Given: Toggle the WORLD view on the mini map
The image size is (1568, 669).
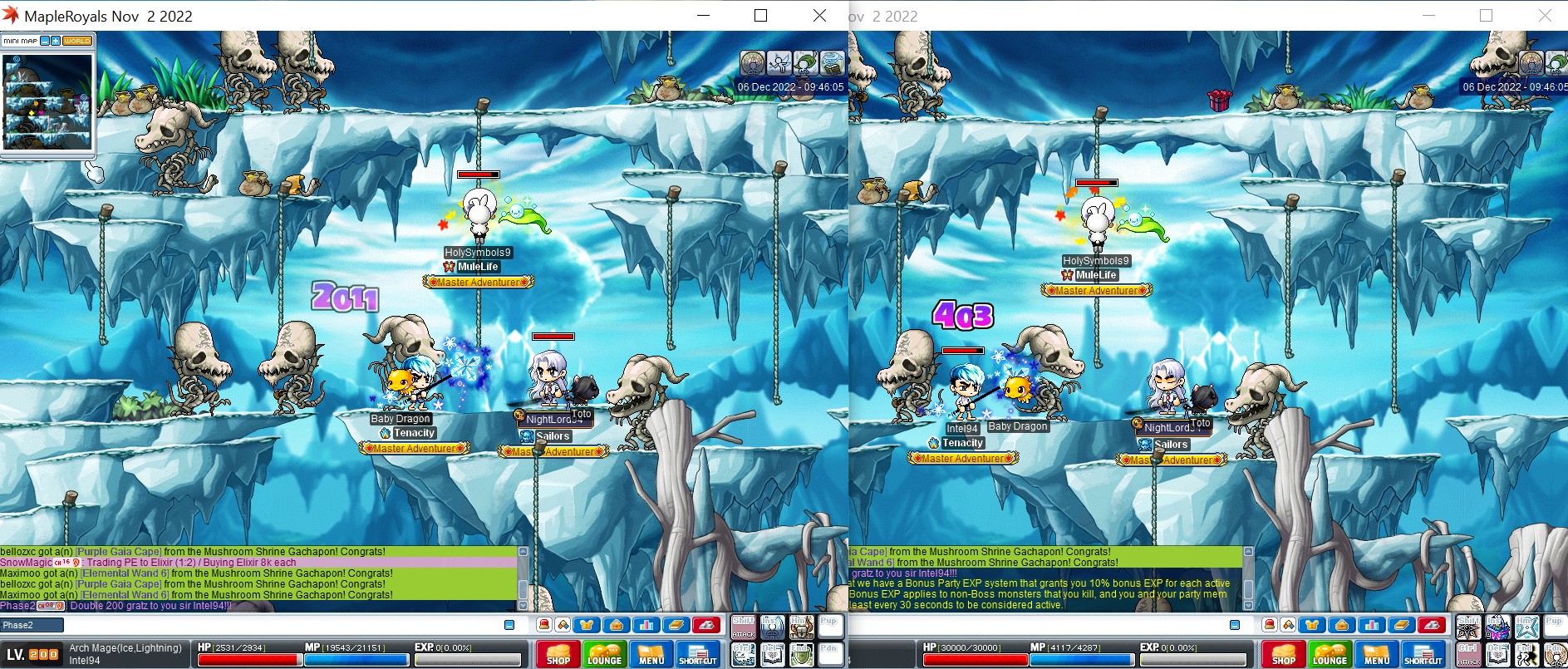Looking at the screenshot, I should point(76,40).
